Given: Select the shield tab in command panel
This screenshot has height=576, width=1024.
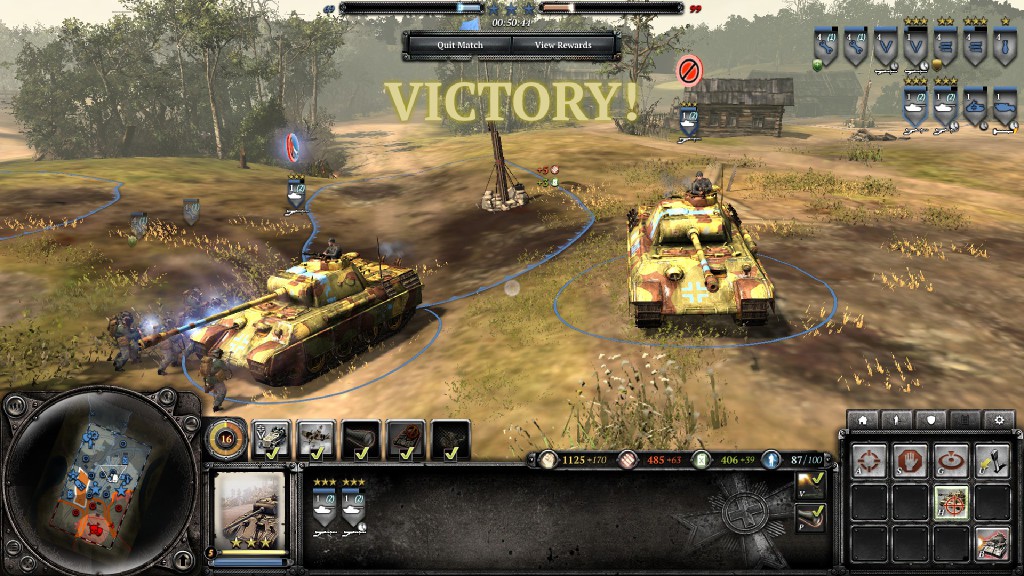Looking at the screenshot, I should point(930,419).
